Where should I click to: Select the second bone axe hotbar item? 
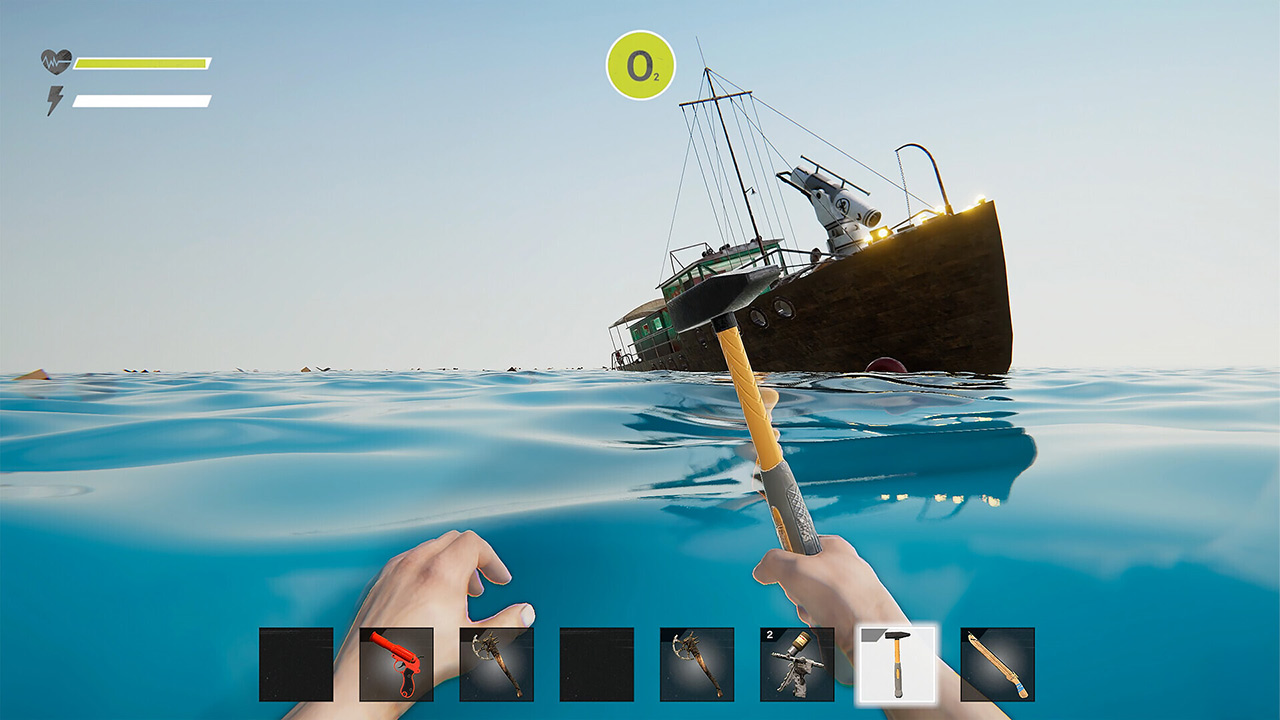coord(698,665)
